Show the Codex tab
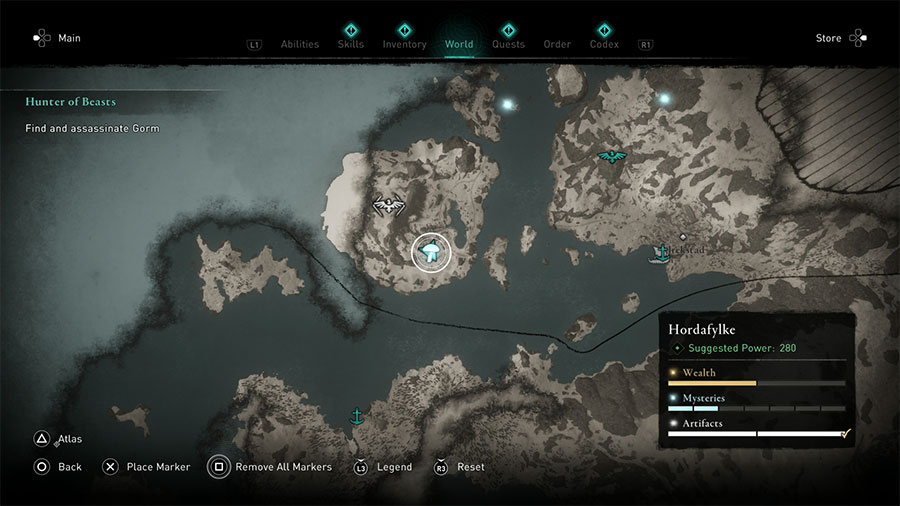 pos(604,44)
